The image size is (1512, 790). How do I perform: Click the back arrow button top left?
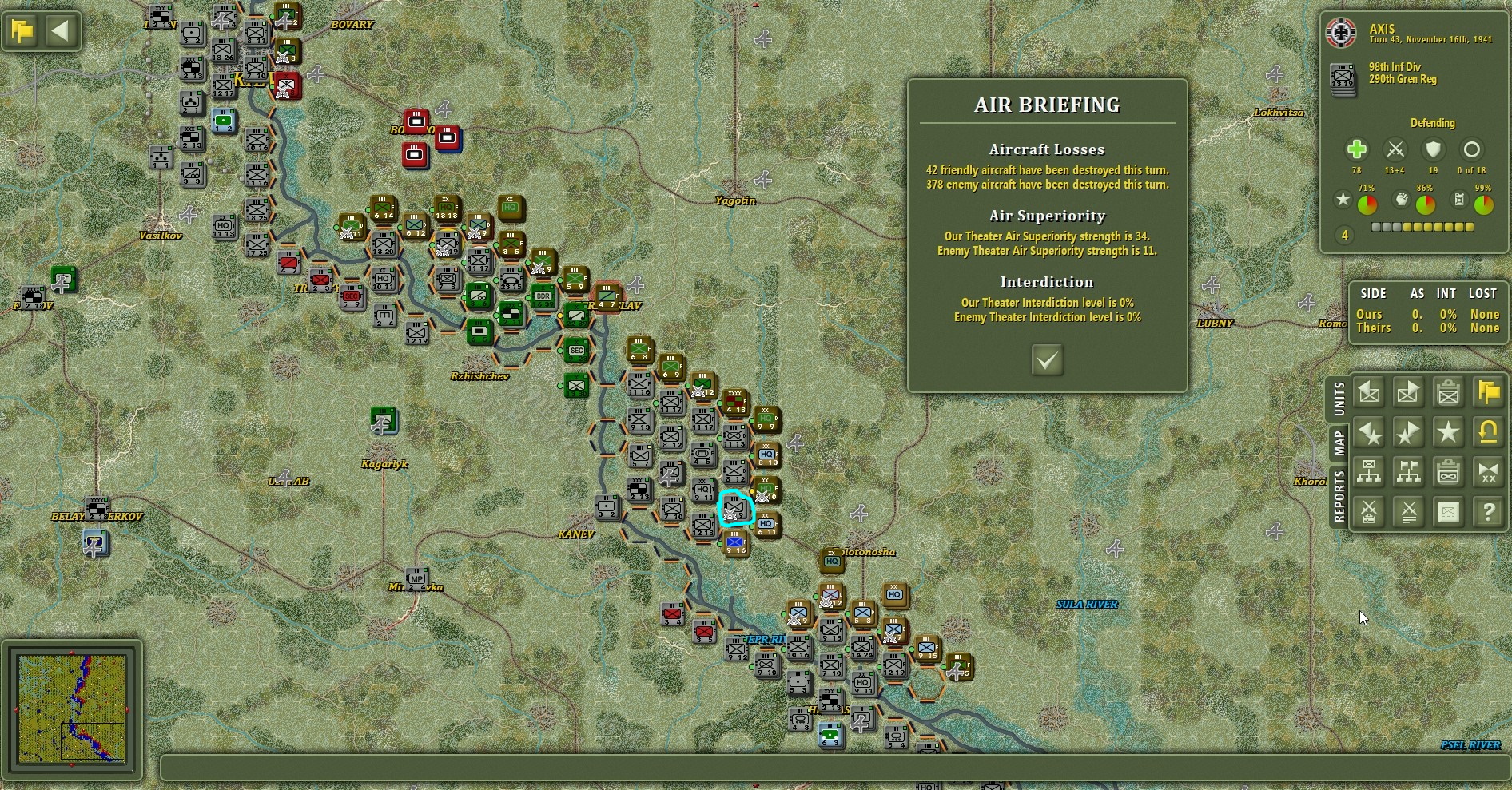click(x=59, y=30)
